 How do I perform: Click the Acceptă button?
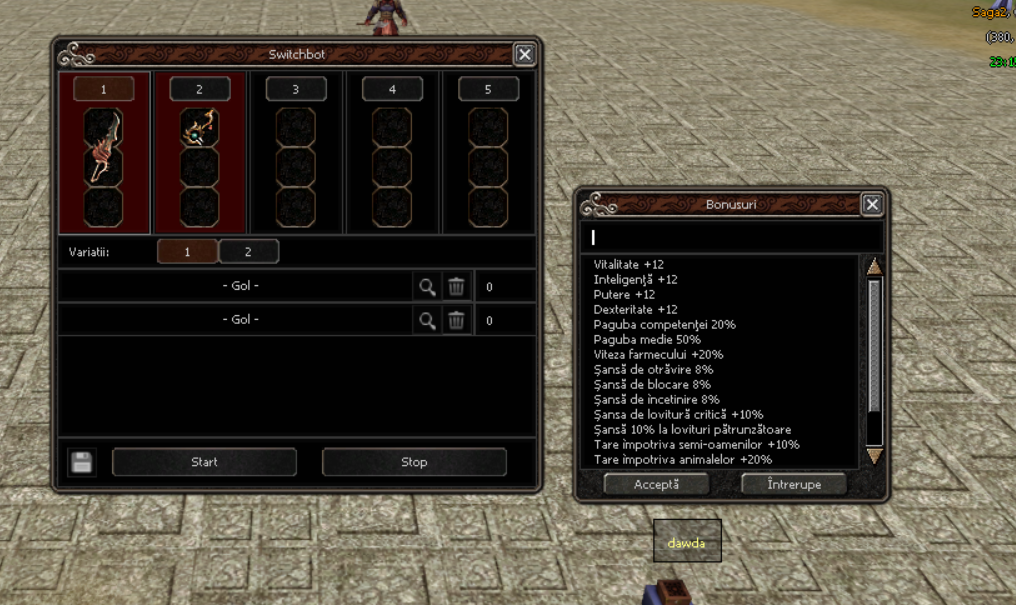[656, 484]
